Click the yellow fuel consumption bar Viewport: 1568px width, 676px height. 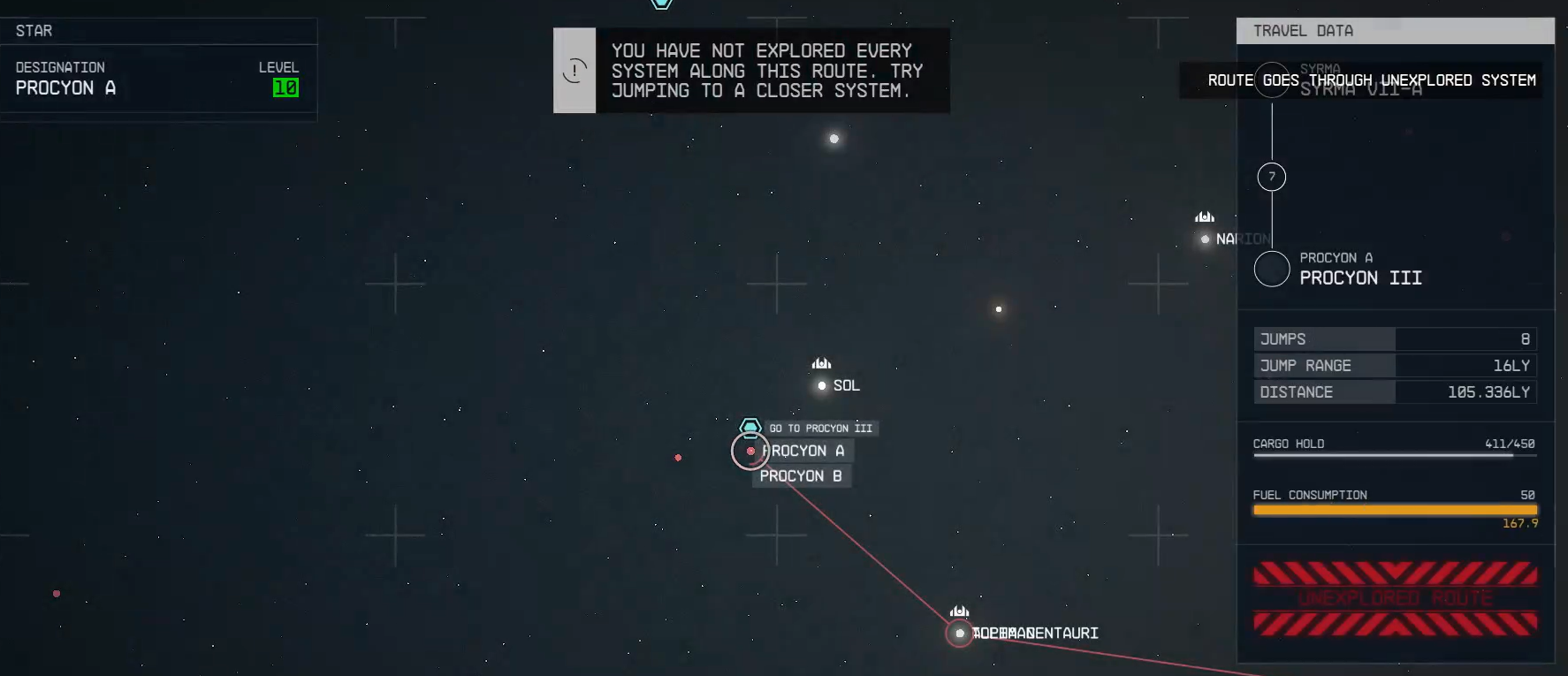point(1395,511)
